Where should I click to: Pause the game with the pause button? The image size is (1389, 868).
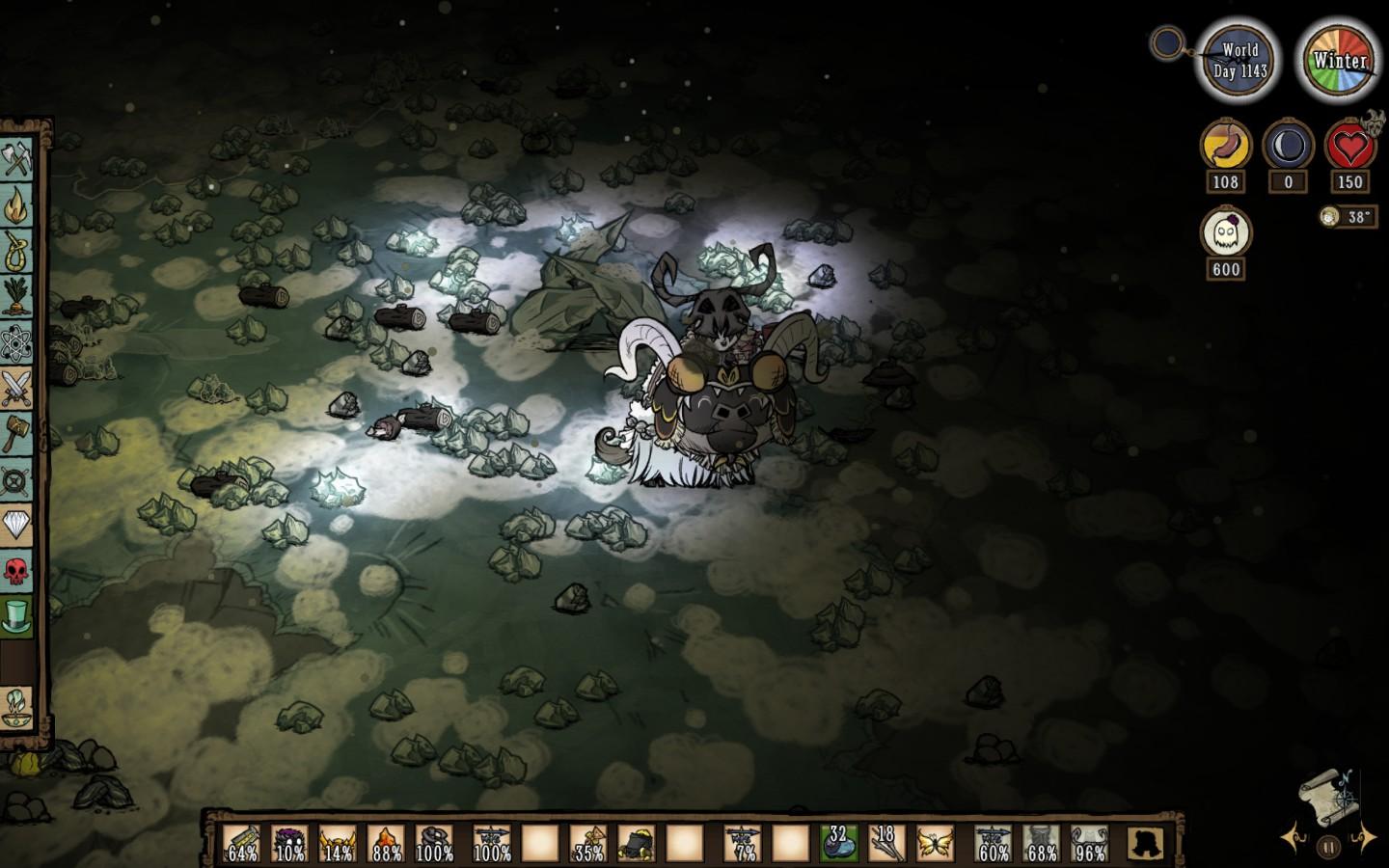point(1328,848)
